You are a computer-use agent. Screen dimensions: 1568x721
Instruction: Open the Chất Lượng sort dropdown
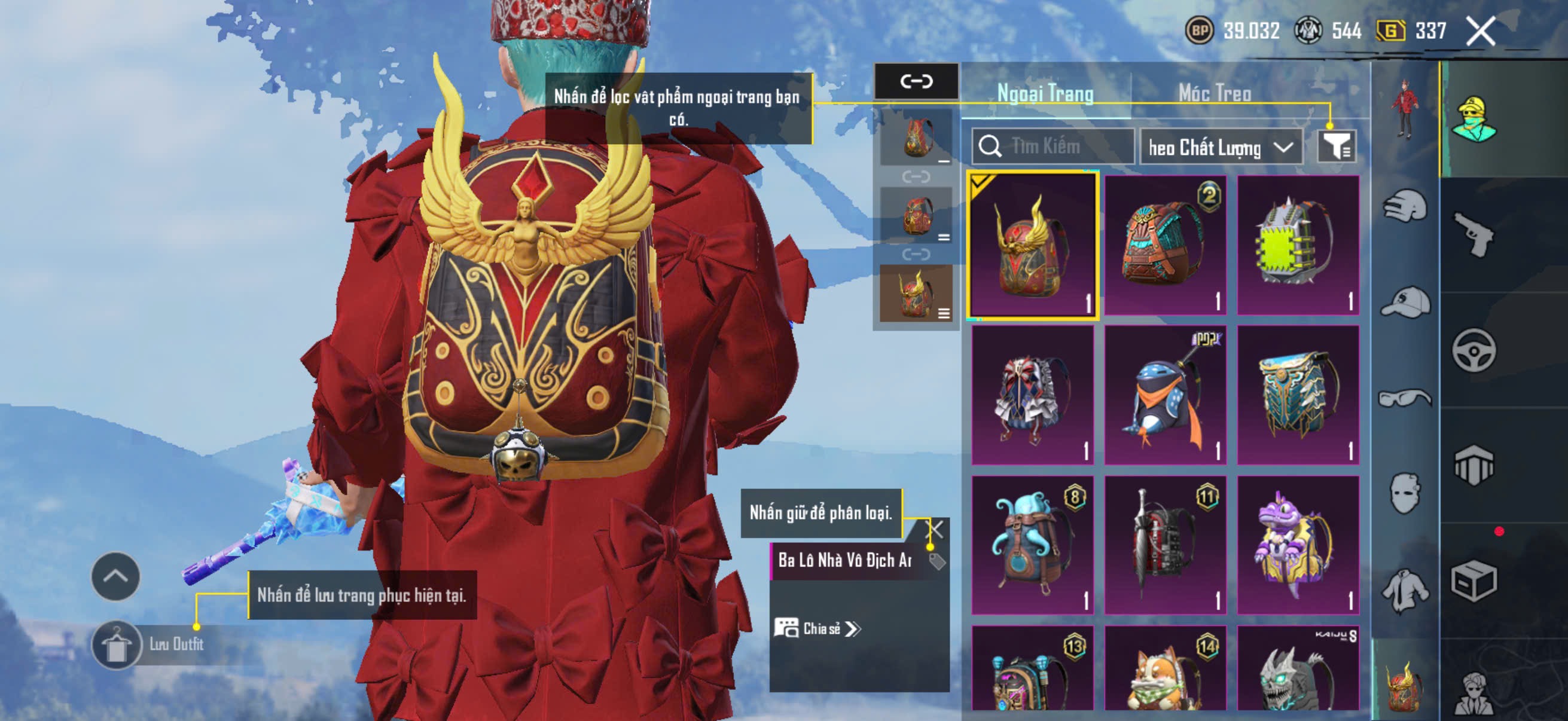click(1221, 147)
